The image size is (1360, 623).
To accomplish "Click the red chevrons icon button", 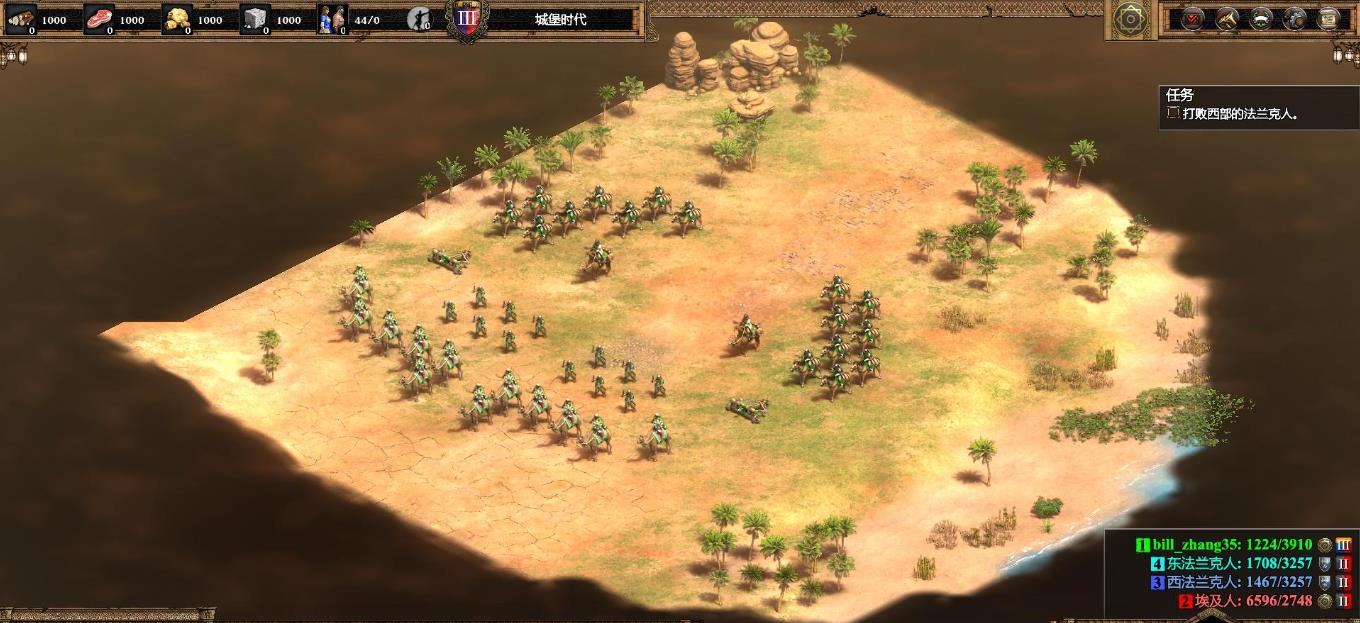I will (1193, 19).
